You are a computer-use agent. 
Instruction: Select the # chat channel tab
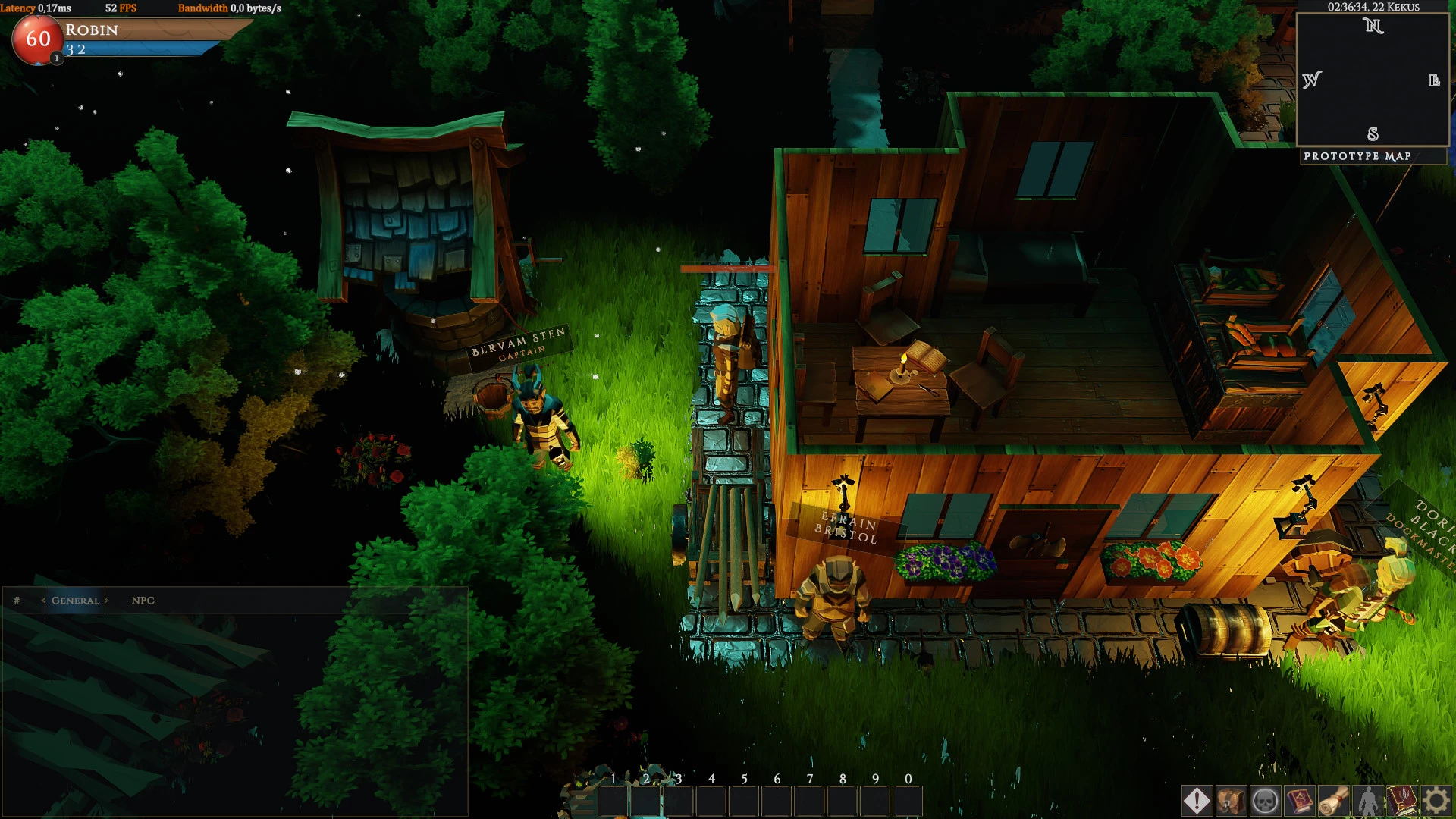point(17,601)
